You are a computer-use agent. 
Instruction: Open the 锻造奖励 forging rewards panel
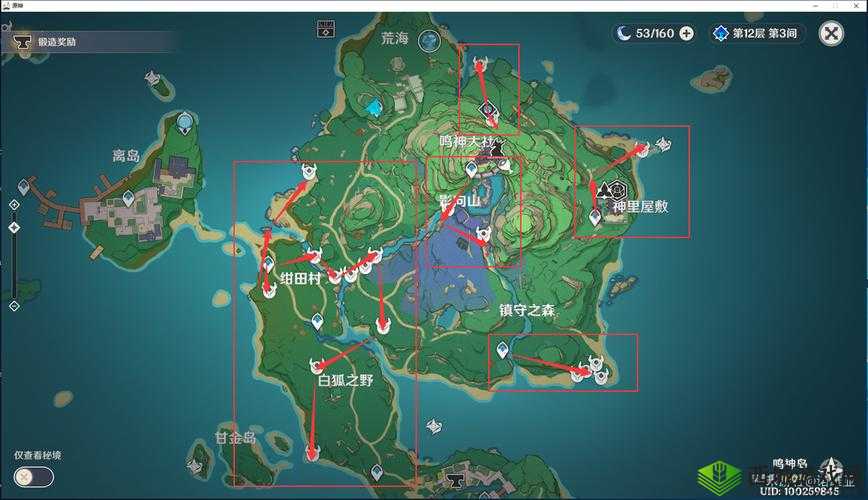click(x=55, y=42)
